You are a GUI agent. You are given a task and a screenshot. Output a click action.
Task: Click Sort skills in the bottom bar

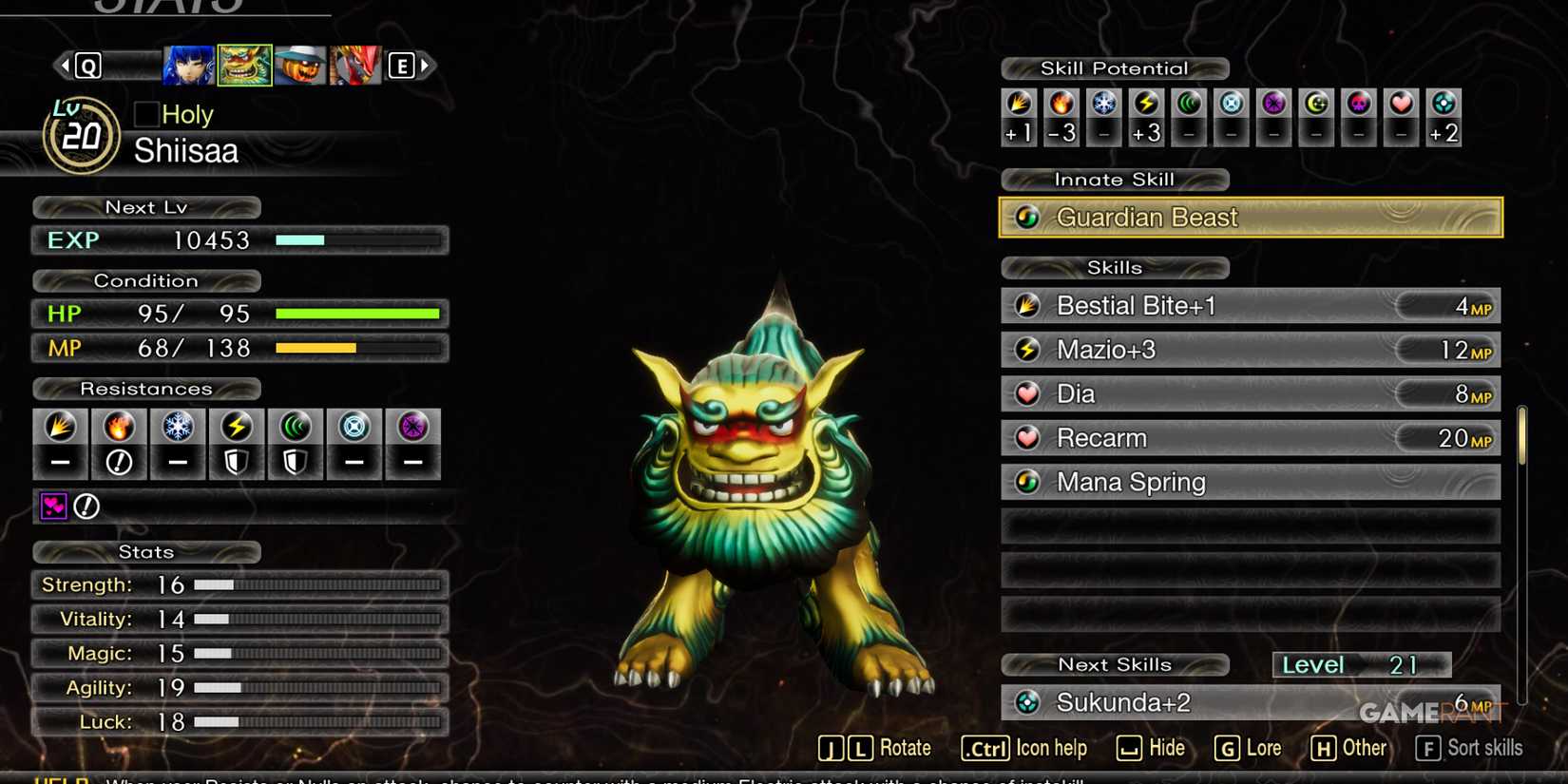point(1466,748)
